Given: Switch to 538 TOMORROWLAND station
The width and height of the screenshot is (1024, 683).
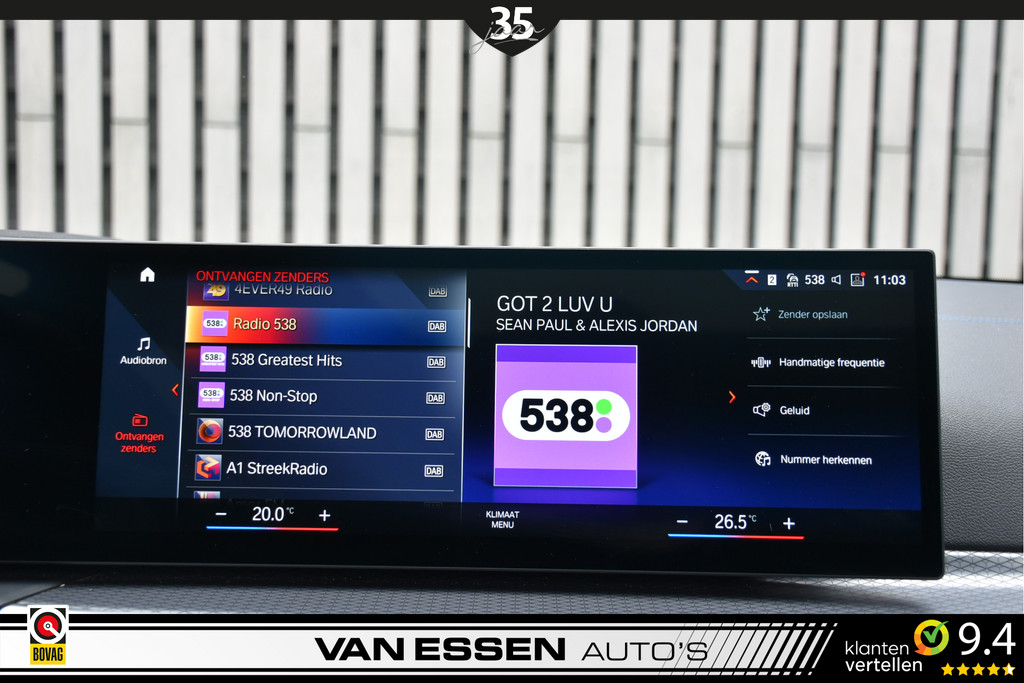Looking at the screenshot, I should [320, 433].
